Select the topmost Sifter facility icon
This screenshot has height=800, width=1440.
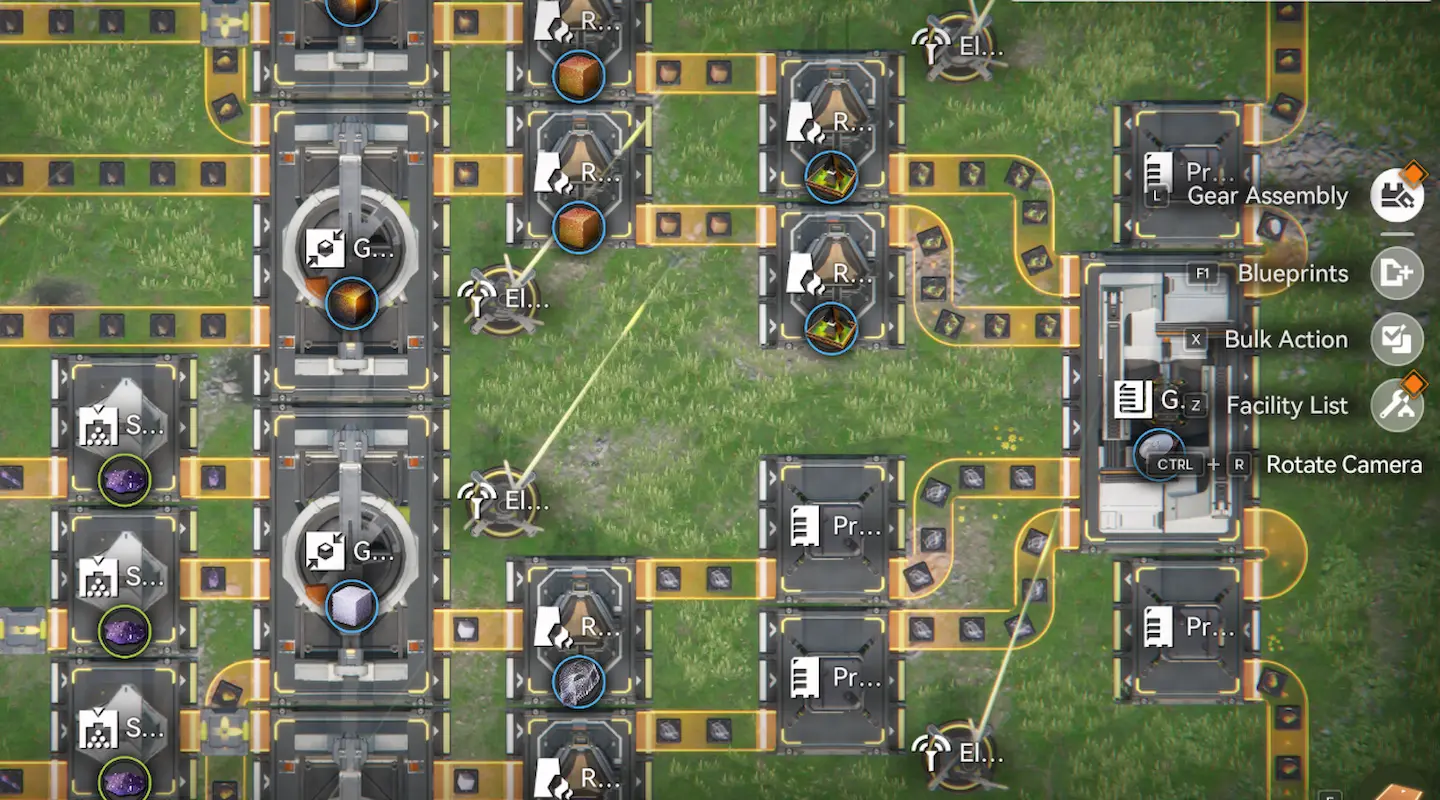click(100, 426)
